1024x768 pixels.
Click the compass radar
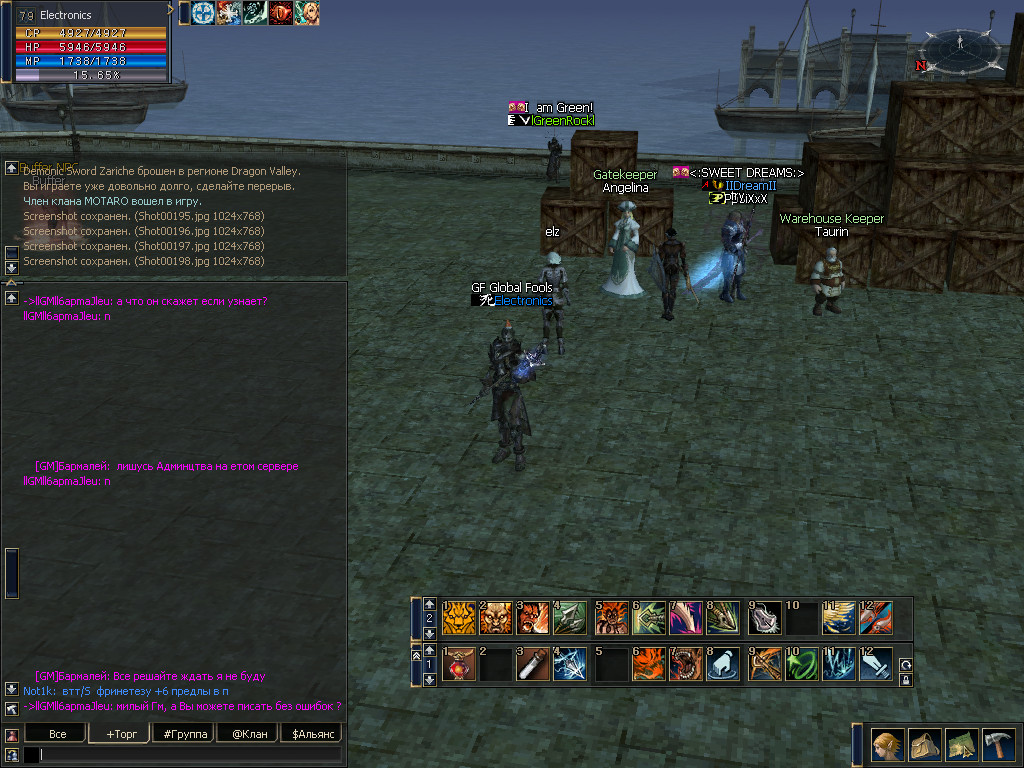[960, 47]
